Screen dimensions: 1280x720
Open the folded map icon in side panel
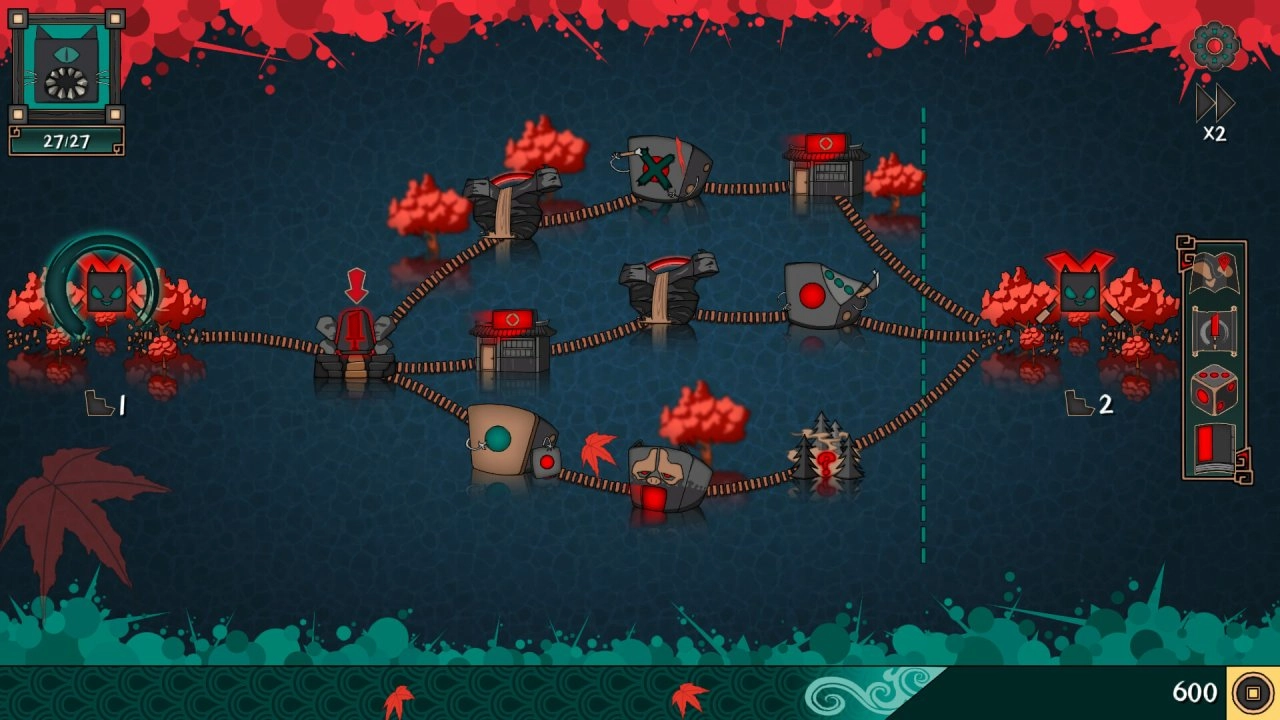(x=1215, y=274)
